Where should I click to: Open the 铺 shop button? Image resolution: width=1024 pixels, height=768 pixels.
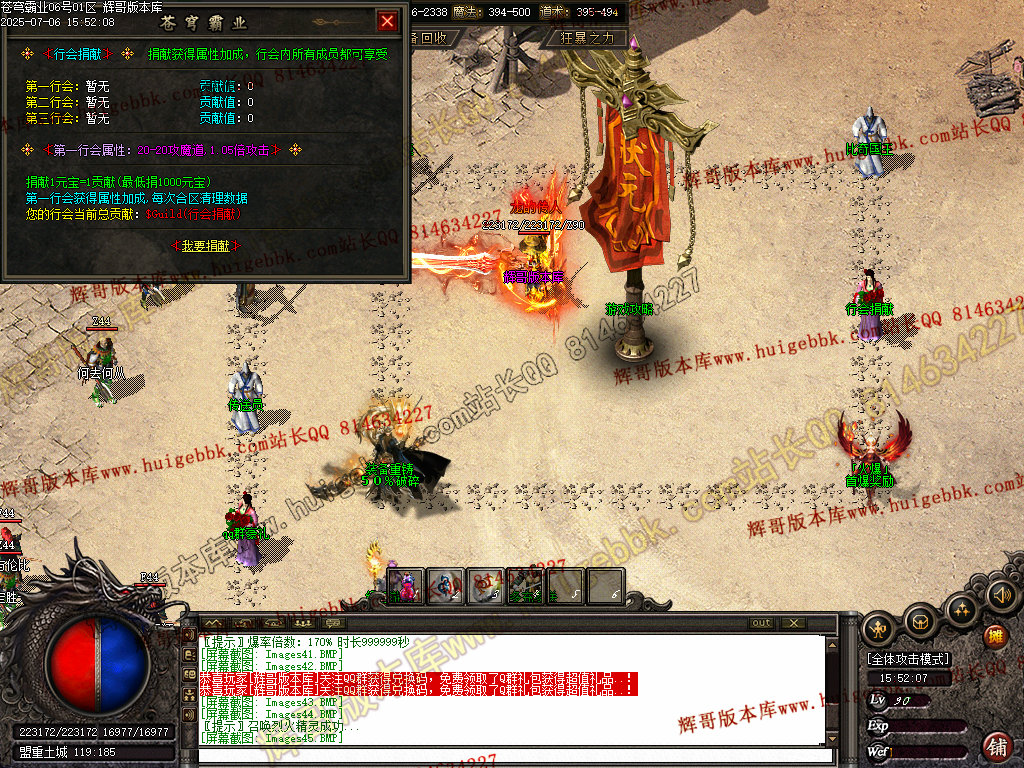pos(997,746)
